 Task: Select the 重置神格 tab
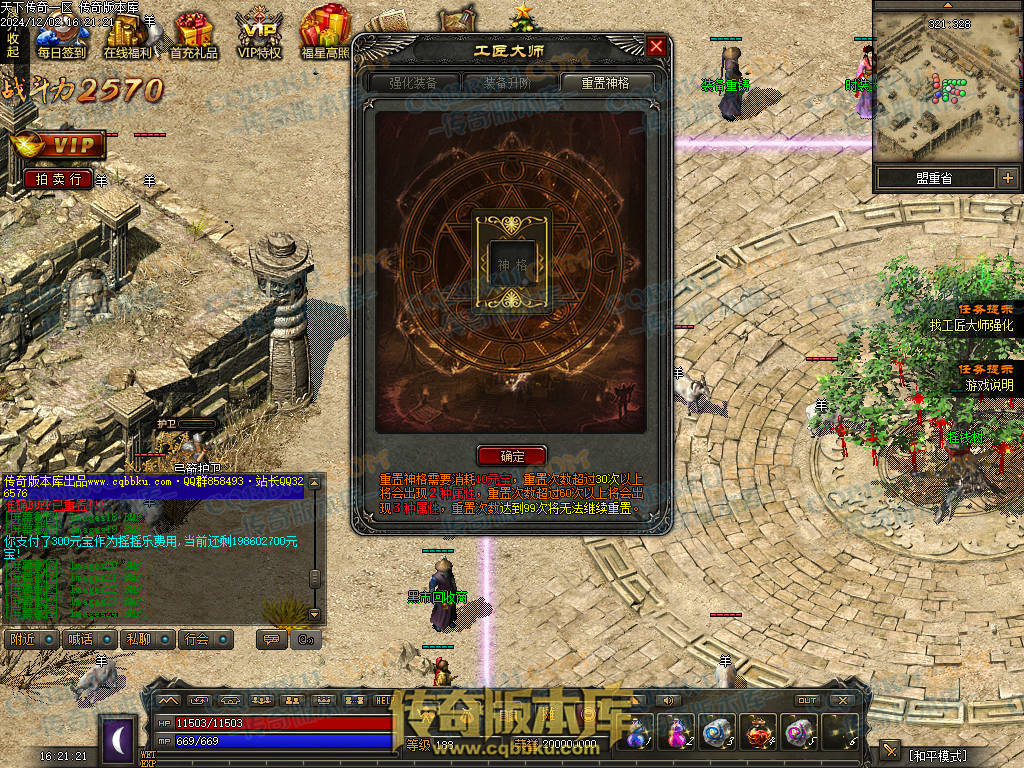pos(607,83)
